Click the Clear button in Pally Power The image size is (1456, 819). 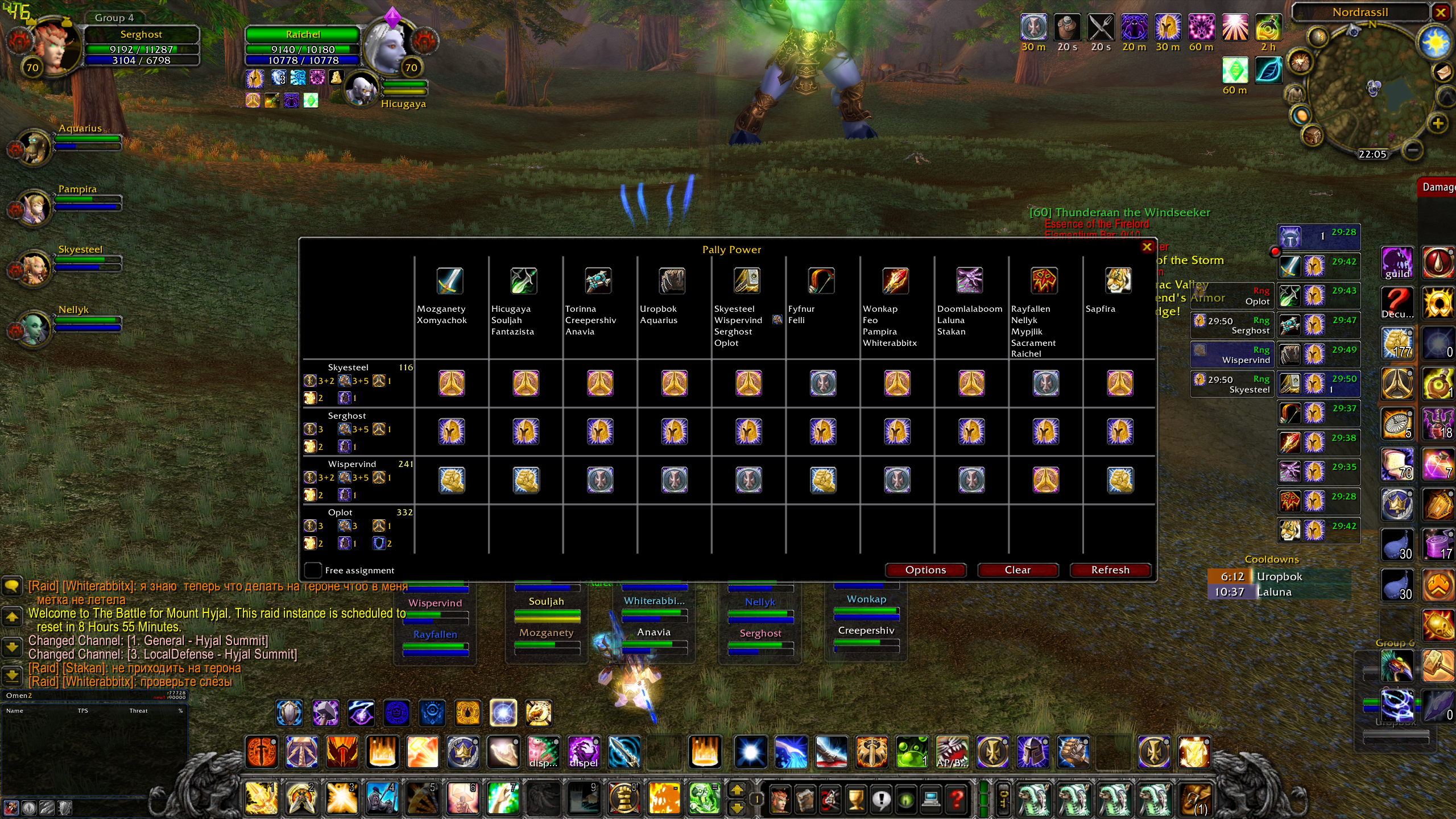[x=1017, y=570]
